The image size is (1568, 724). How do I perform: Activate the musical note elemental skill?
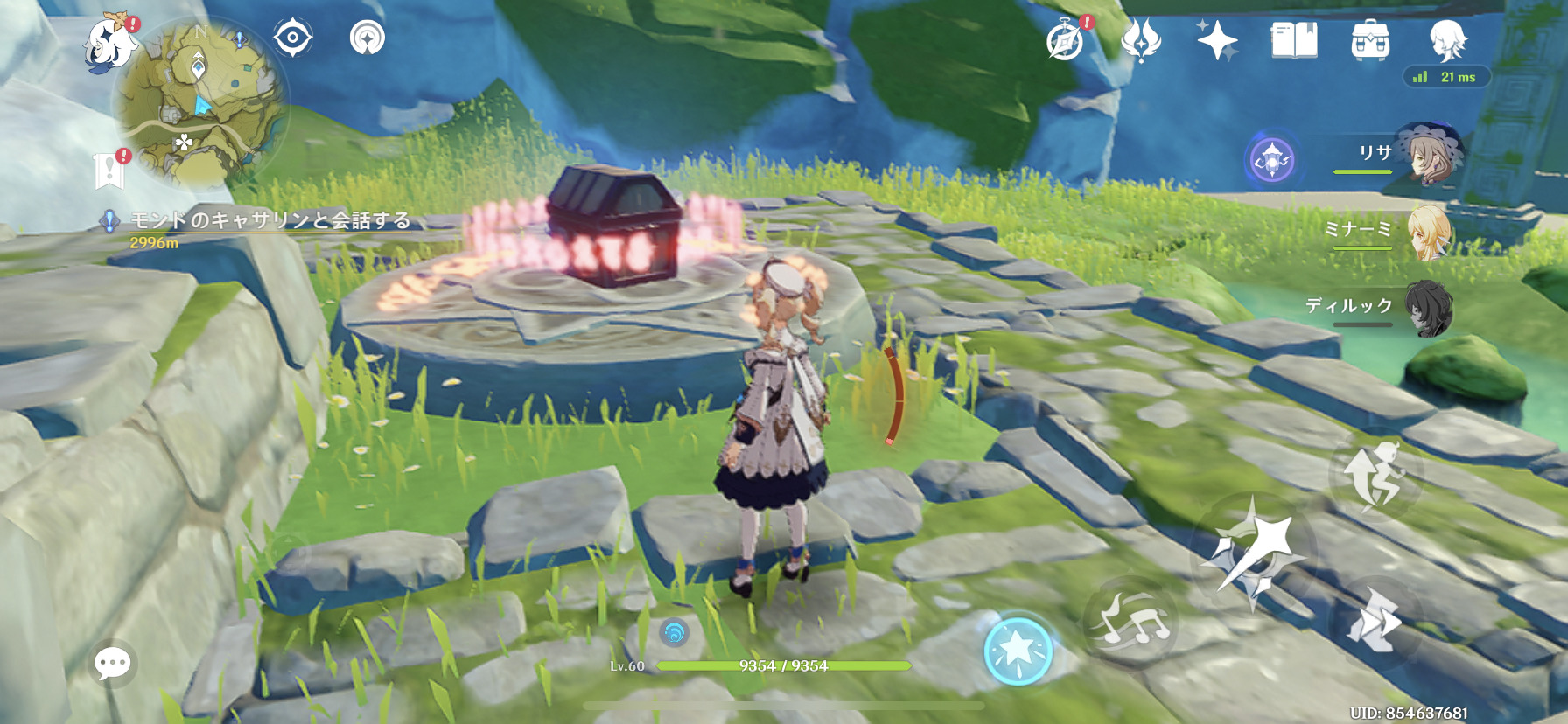pyautogui.click(x=1131, y=621)
